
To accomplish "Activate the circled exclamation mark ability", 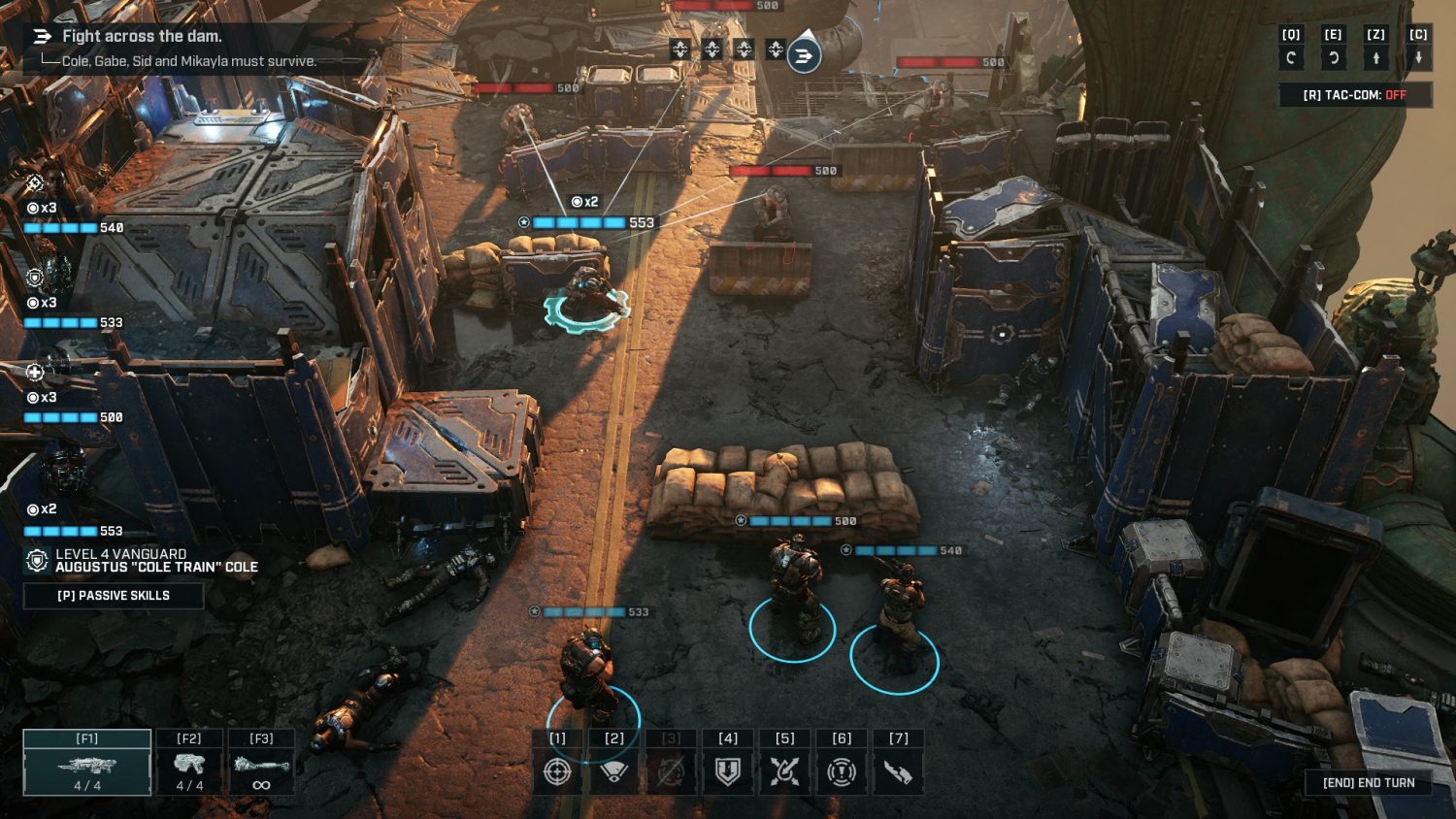I will pos(842,770).
